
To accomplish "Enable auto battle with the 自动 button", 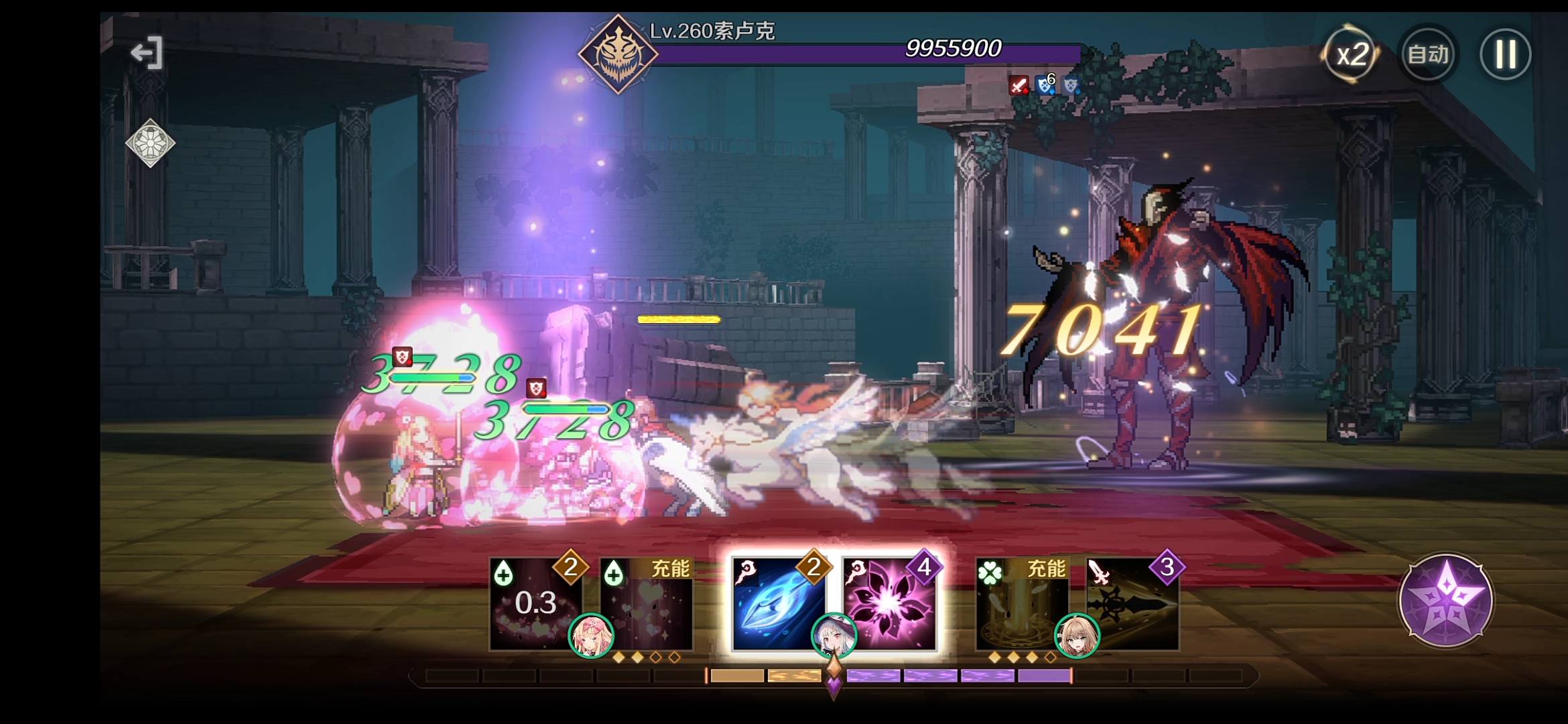I will coord(1428,54).
